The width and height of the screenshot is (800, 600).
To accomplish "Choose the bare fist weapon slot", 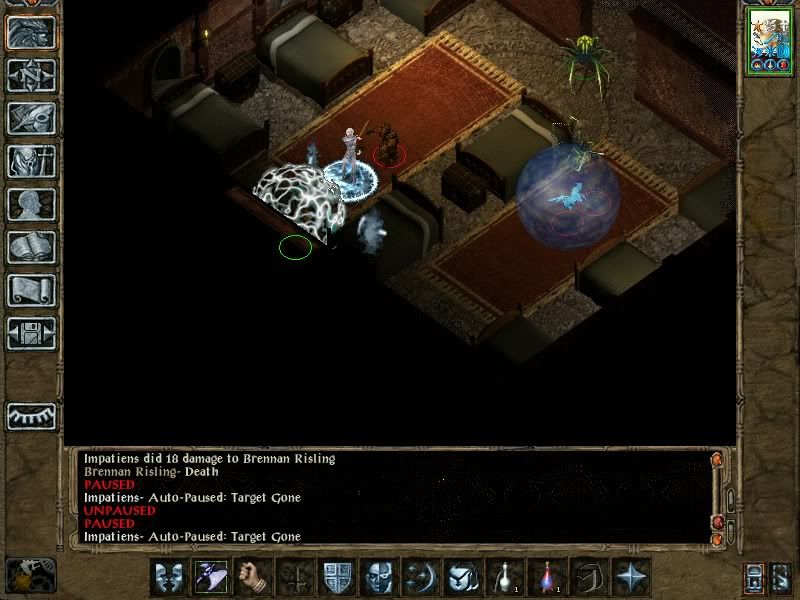I will [x=252, y=577].
